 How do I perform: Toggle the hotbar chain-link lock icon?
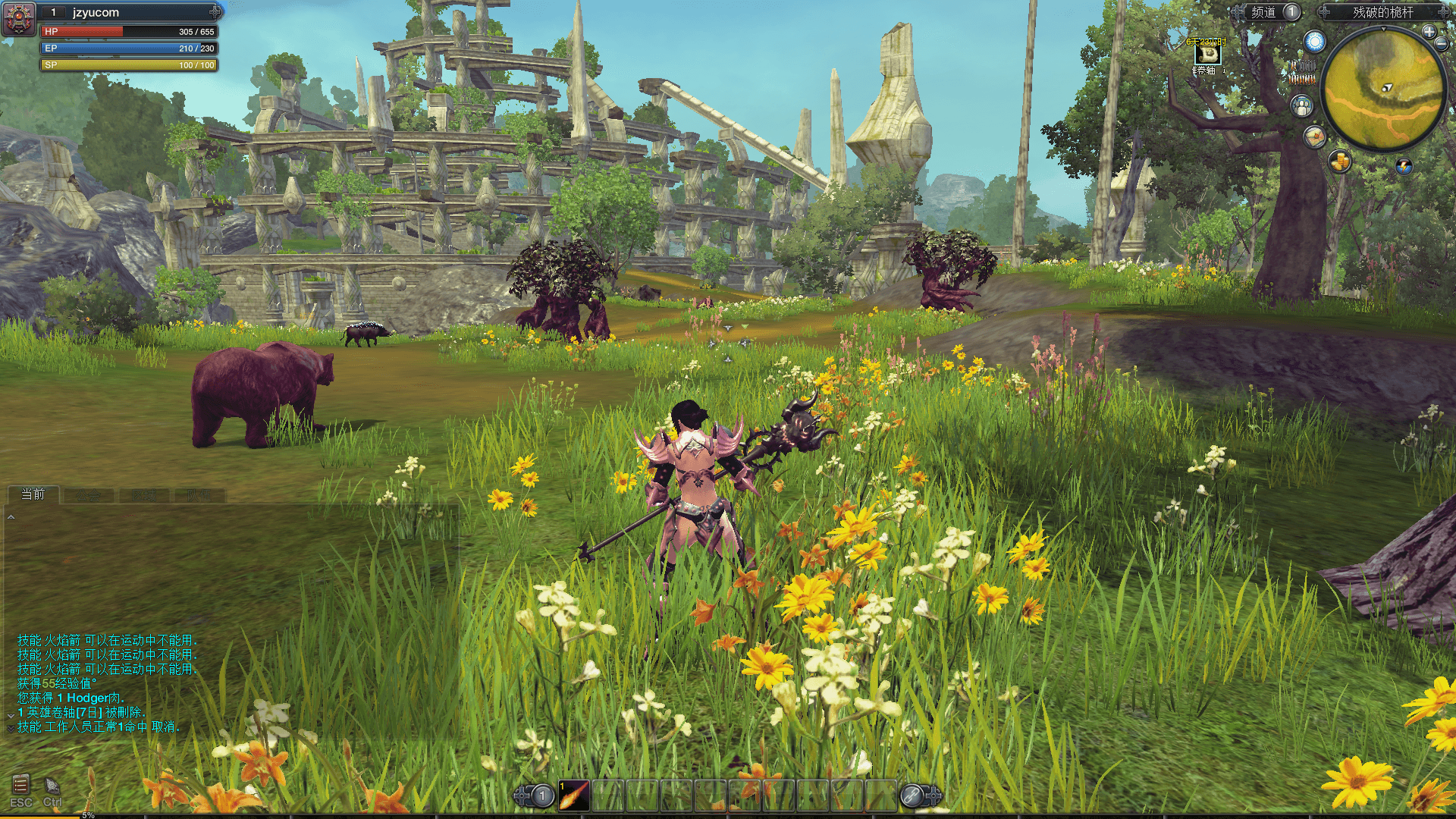click(x=912, y=795)
